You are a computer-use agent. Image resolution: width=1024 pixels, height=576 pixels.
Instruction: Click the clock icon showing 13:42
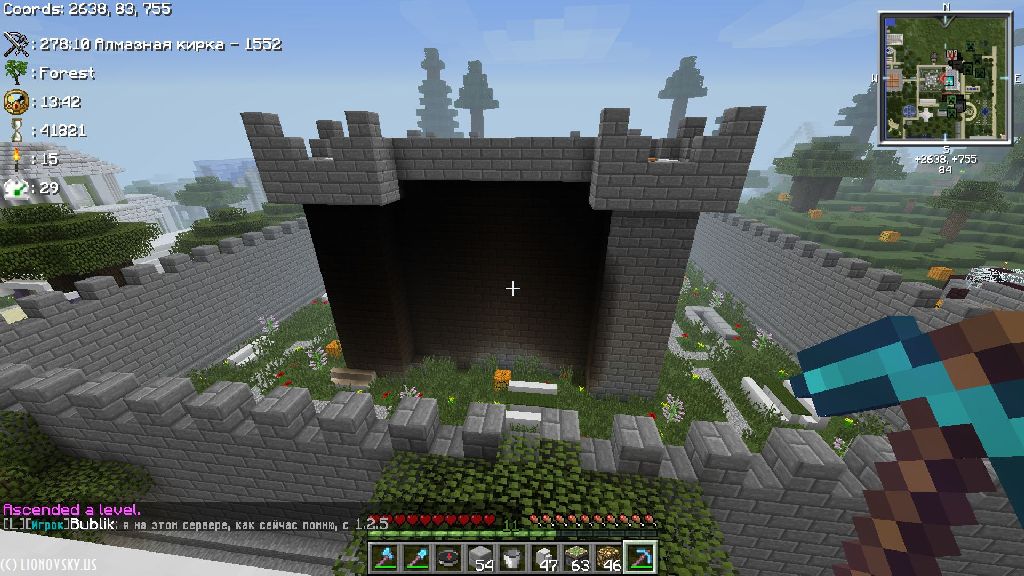click(16, 101)
